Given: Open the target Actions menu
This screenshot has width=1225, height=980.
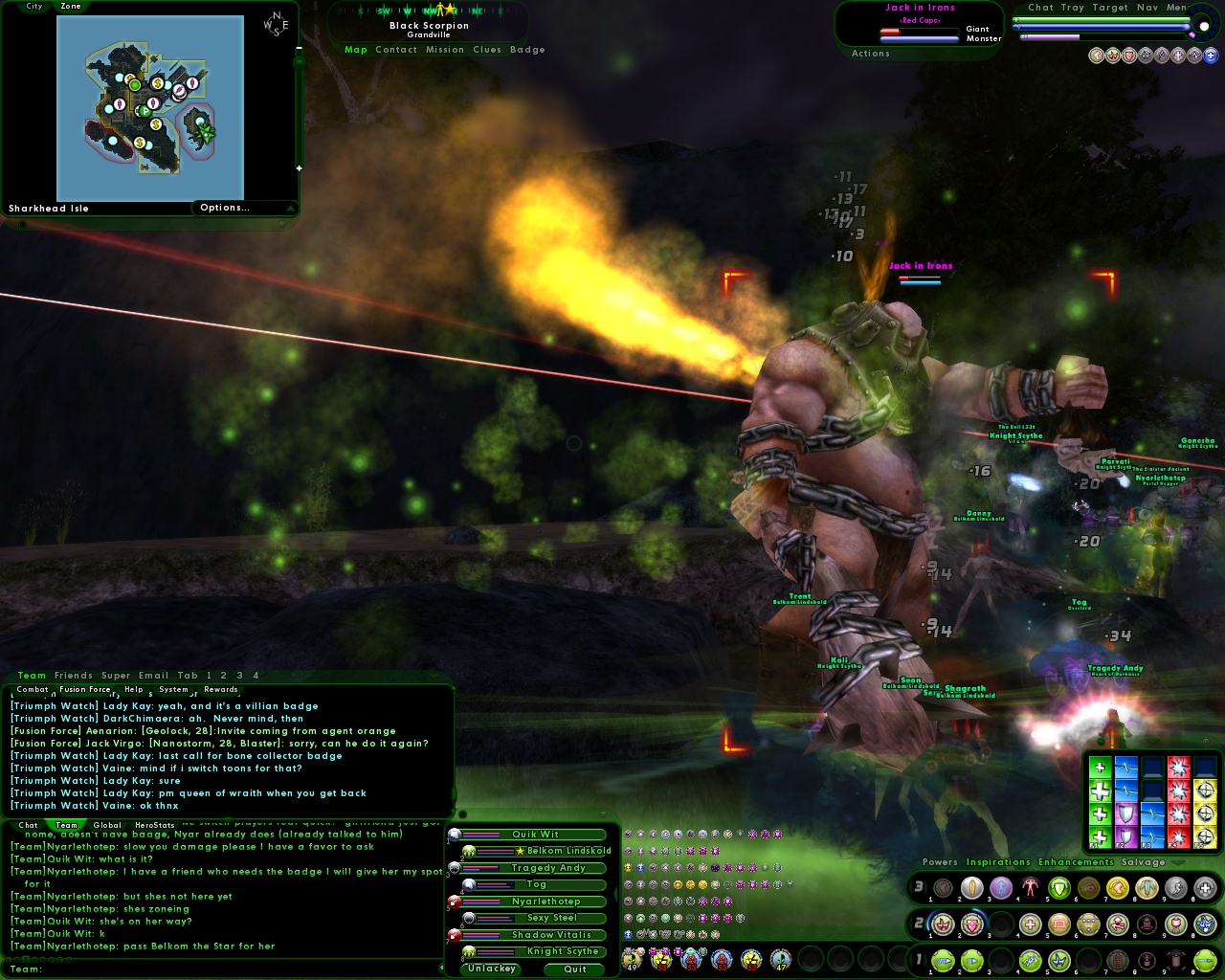Looking at the screenshot, I should click(871, 54).
